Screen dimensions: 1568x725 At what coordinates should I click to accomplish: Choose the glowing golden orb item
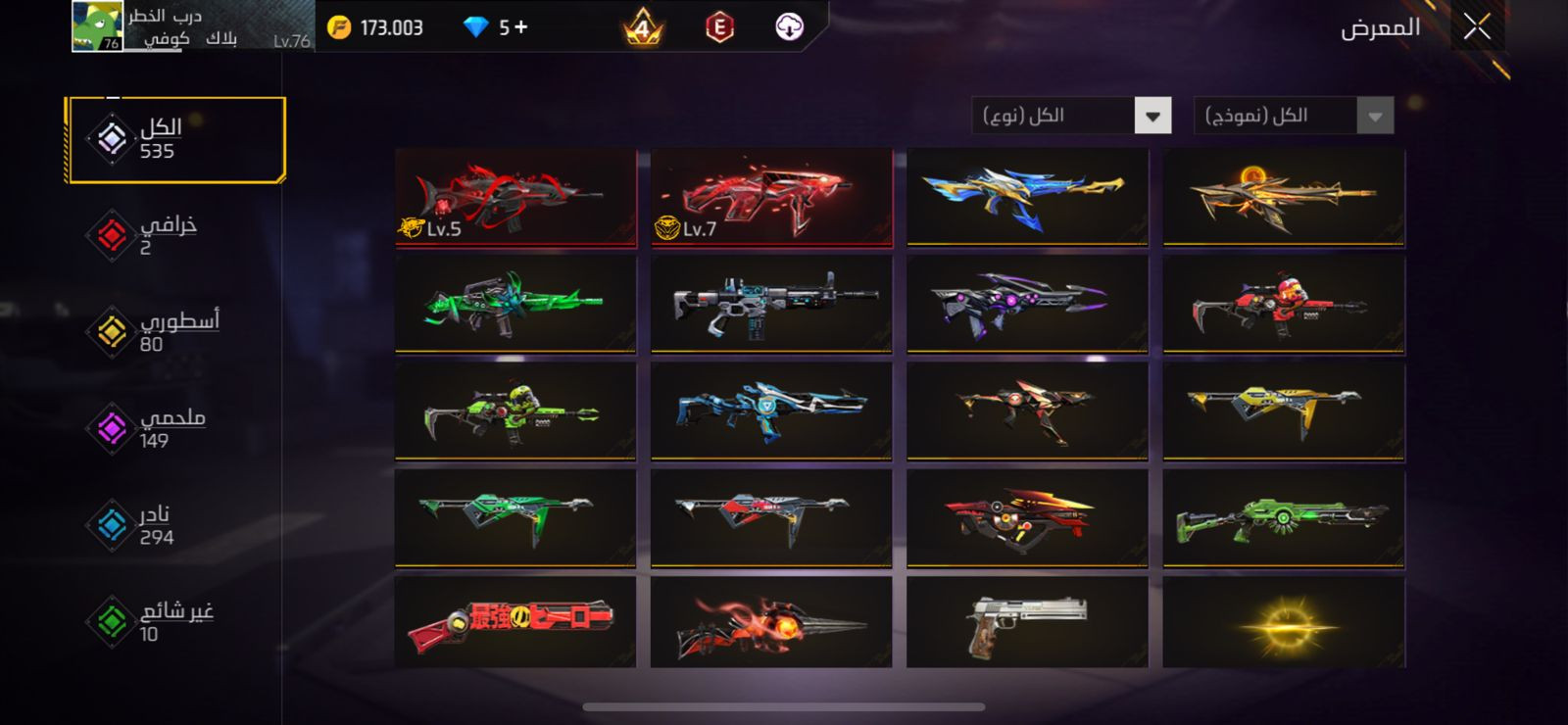point(1283,621)
